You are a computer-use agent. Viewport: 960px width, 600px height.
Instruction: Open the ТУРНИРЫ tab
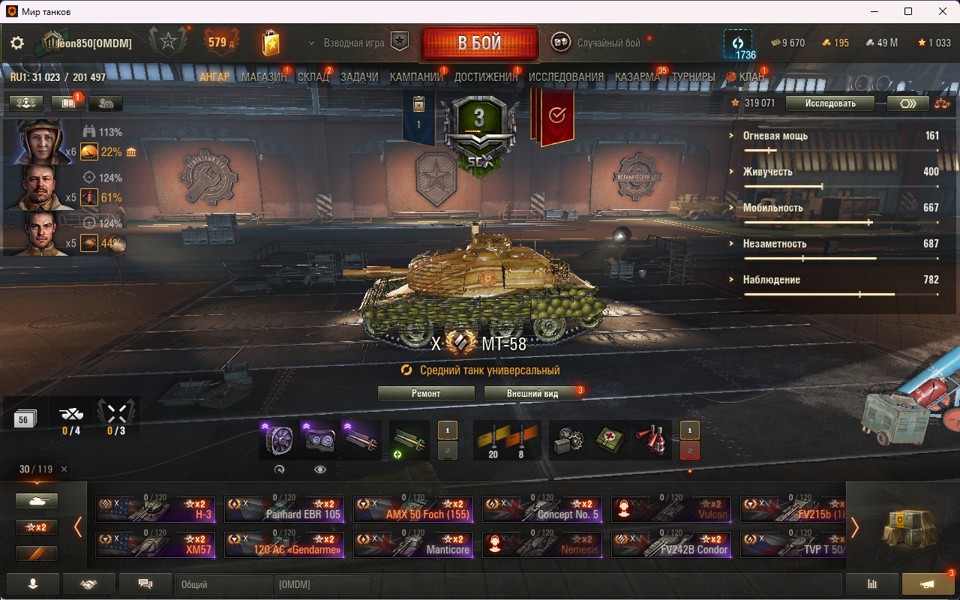693,77
